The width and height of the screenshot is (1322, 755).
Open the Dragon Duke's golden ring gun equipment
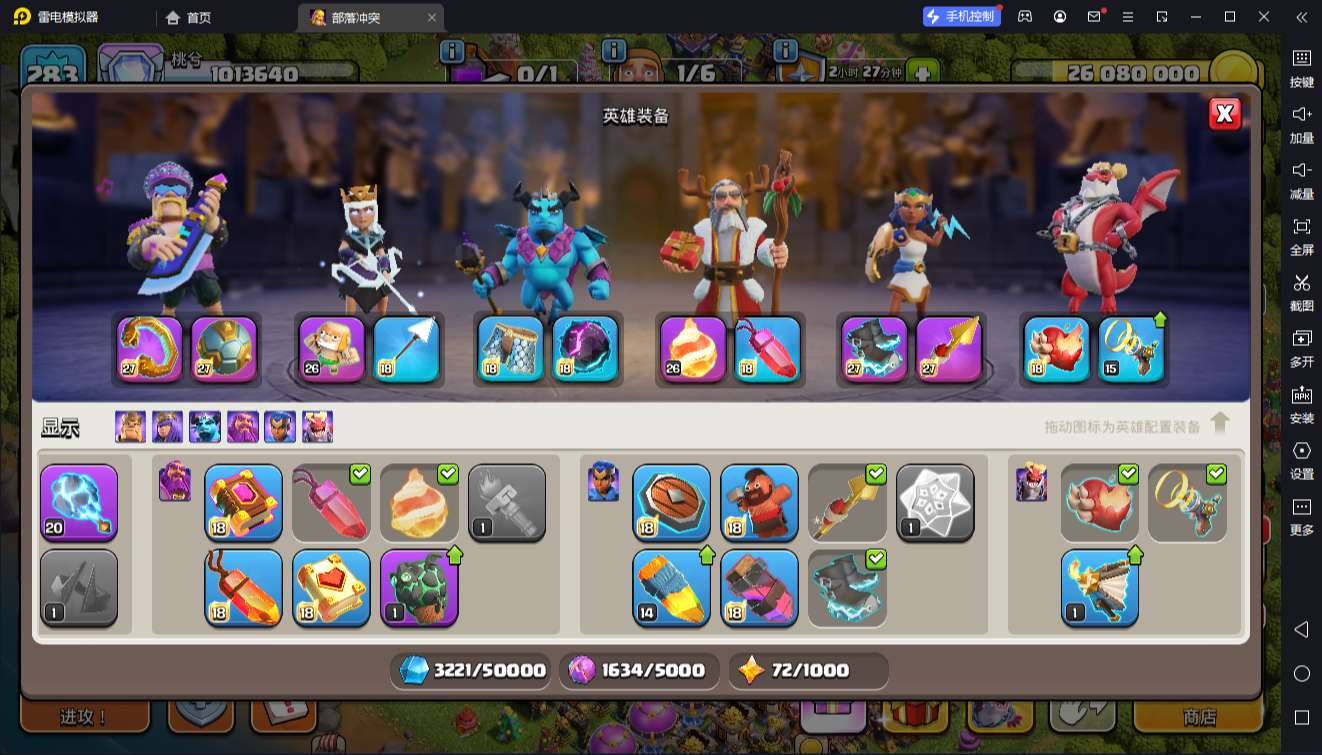point(1132,349)
